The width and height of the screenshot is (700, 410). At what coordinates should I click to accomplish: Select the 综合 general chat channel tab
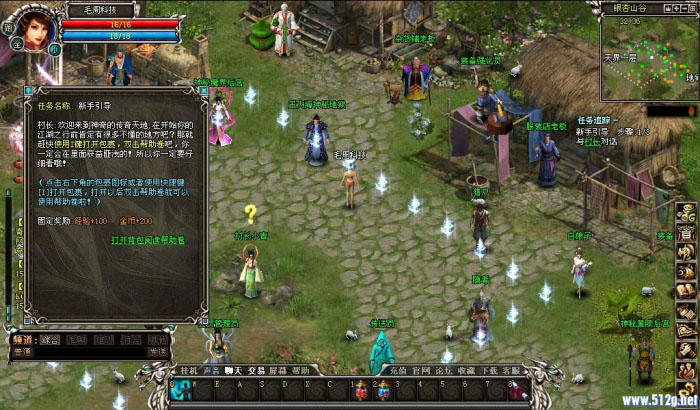coord(49,339)
